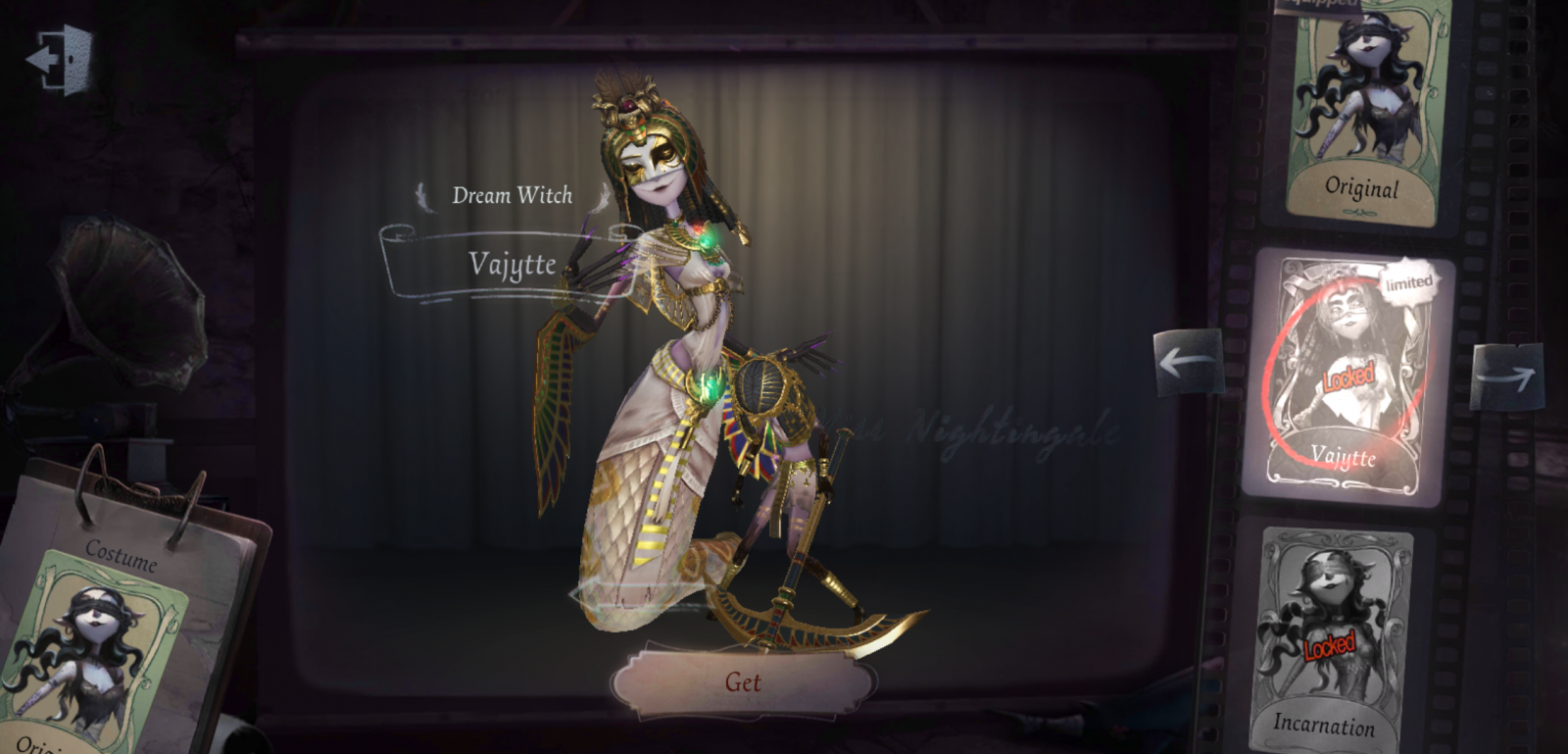Viewport: 1568px width, 754px height.
Task: Open the Dream Witch character label
Action: click(x=513, y=195)
